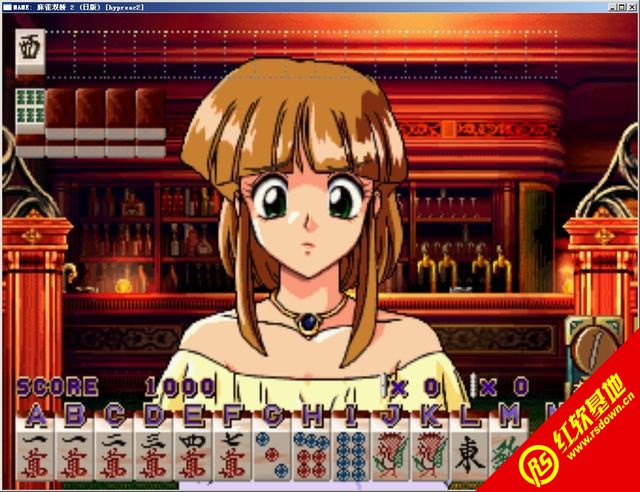Select the four-man tile labeled E
640x492 pixels.
[x=192, y=457]
